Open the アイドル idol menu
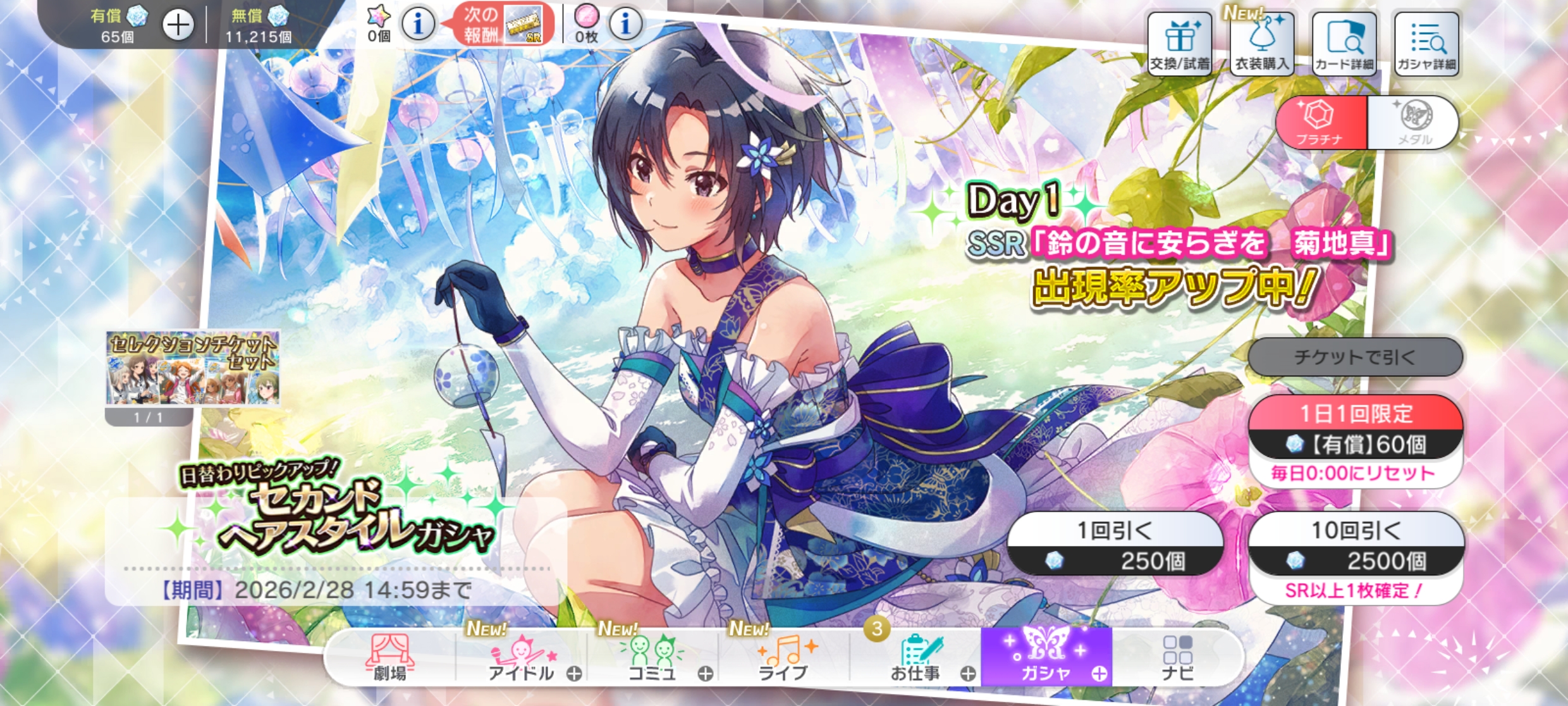 coord(522,658)
